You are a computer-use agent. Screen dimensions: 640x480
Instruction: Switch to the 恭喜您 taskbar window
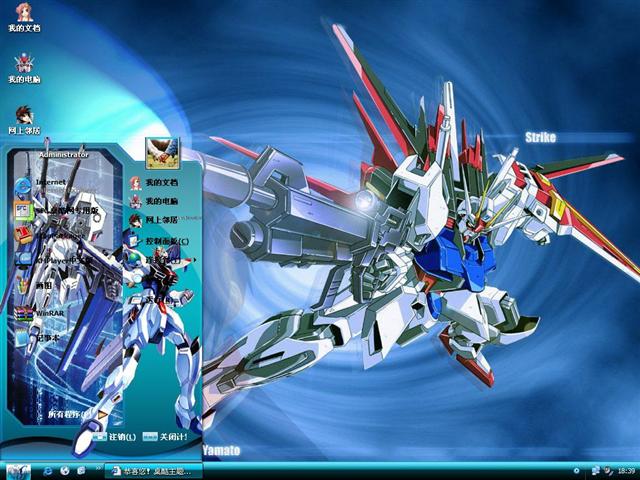pos(150,470)
